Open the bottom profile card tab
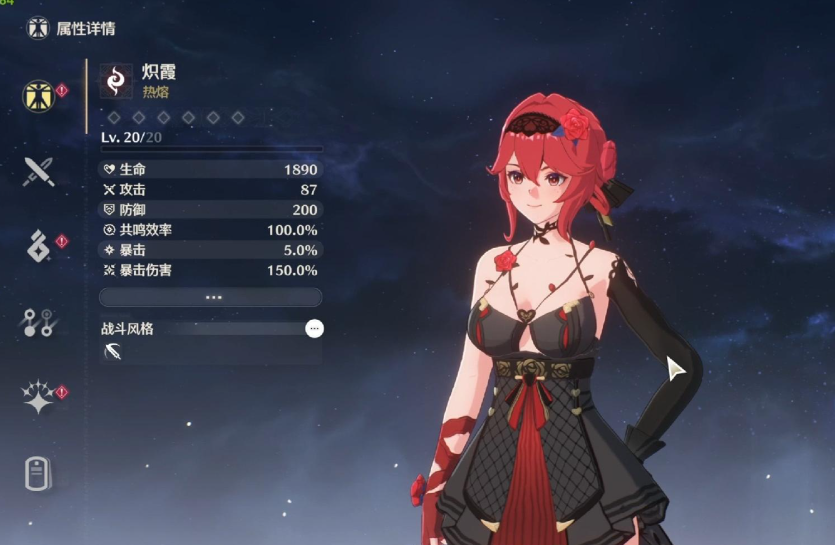 coord(39,473)
